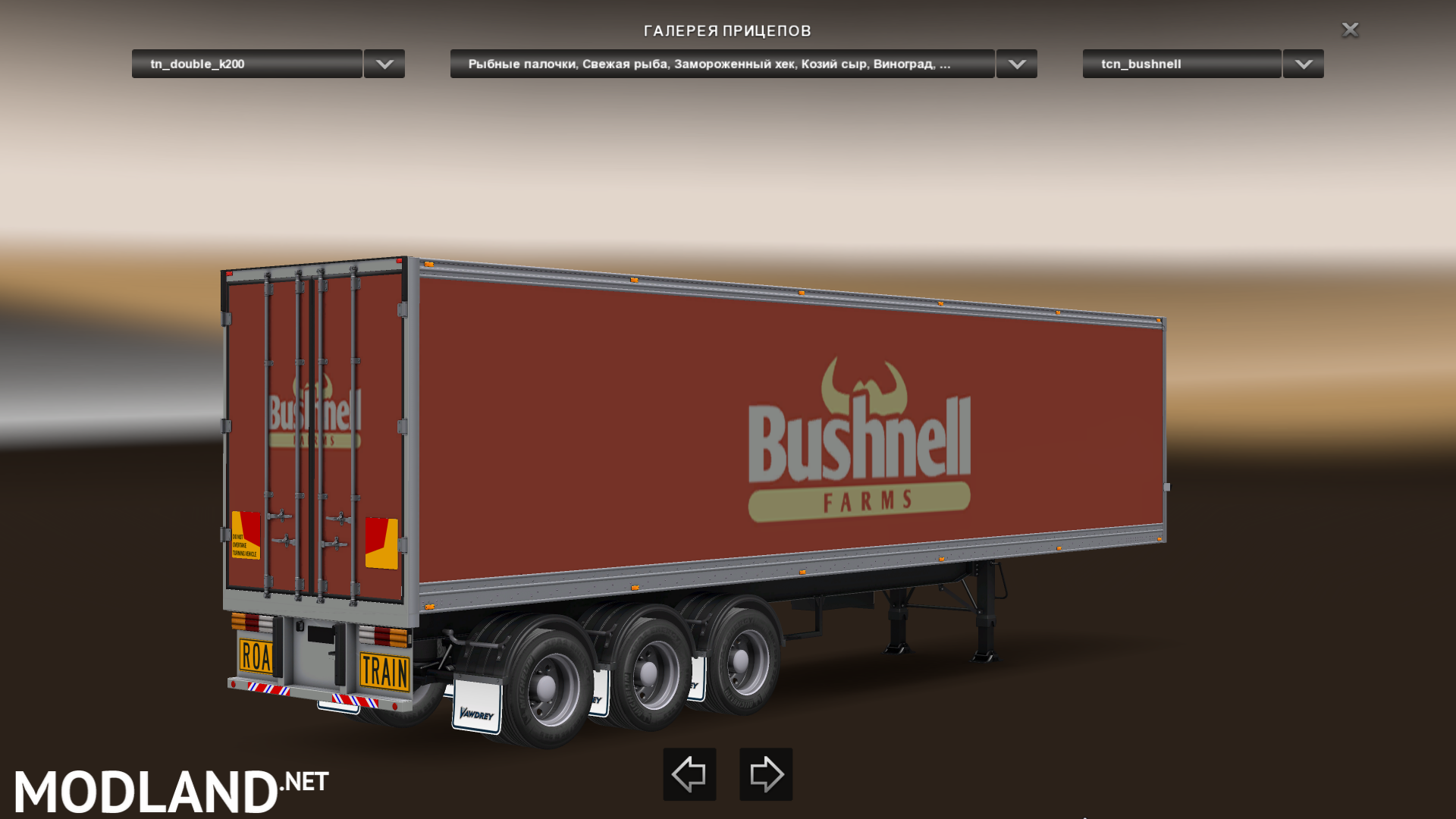1456x819 pixels.
Task: Click the ГАЛЕРЕЯ ПРИЦЕПОВ title text
Action: coord(727,31)
